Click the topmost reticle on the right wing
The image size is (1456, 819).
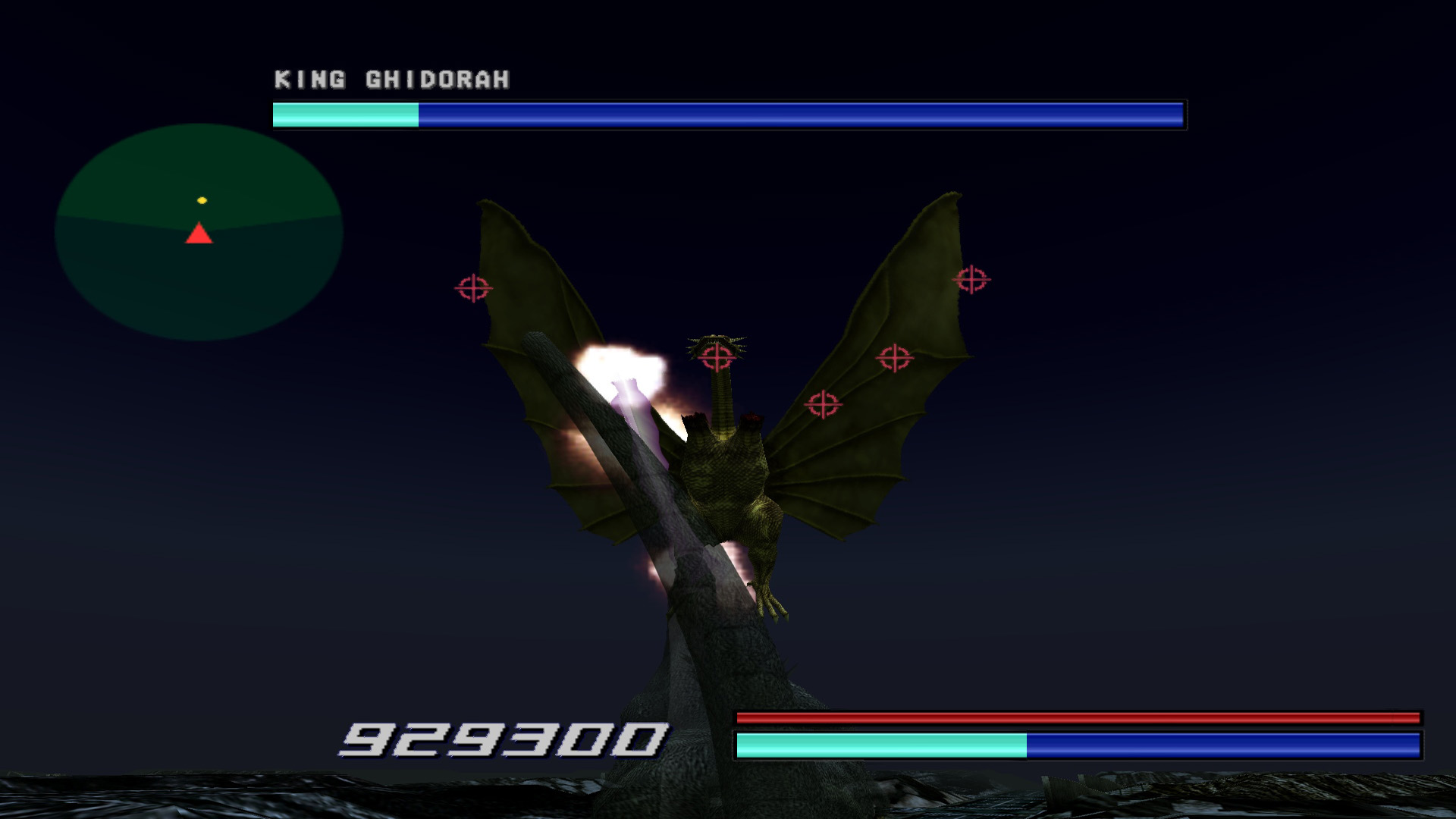coord(971,278)
